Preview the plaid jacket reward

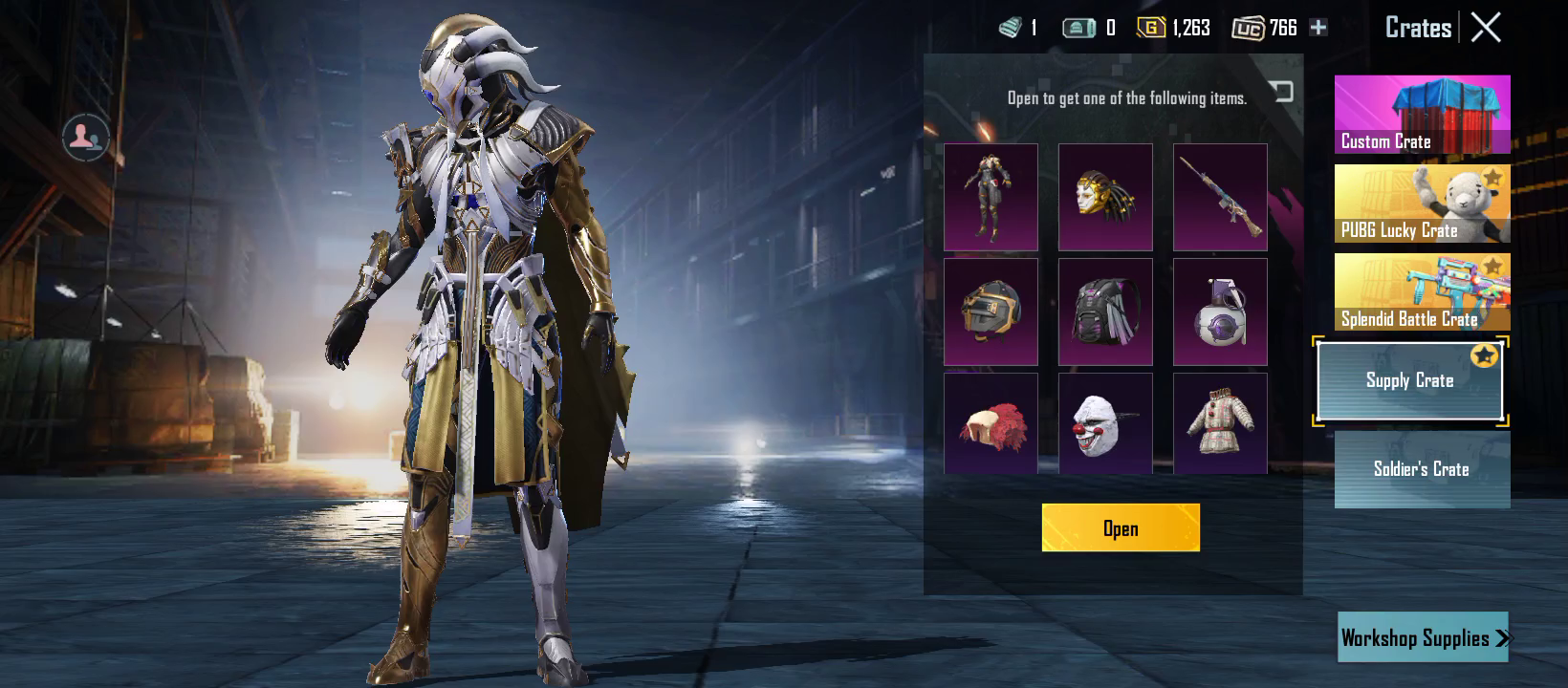click(1220, 423)
